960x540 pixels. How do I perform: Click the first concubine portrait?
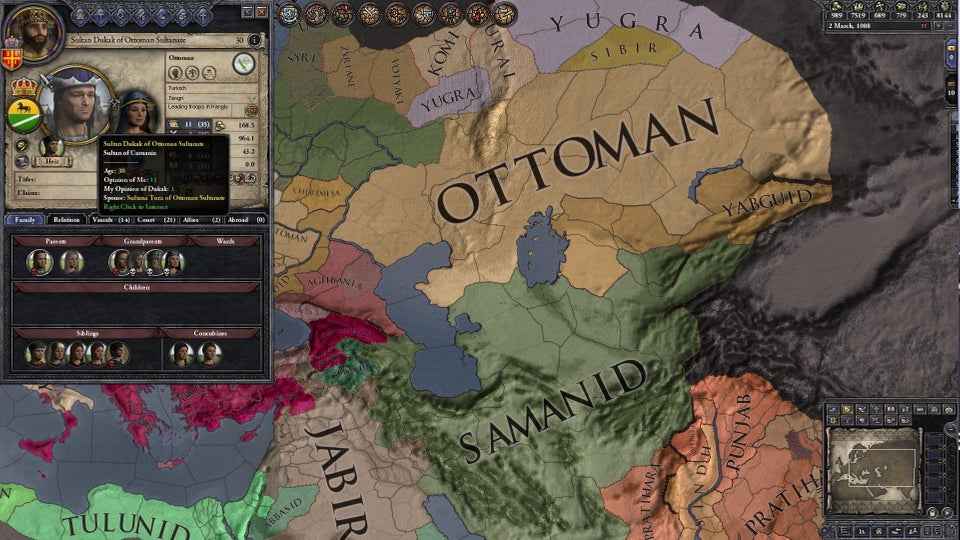[x=181, y=352]
